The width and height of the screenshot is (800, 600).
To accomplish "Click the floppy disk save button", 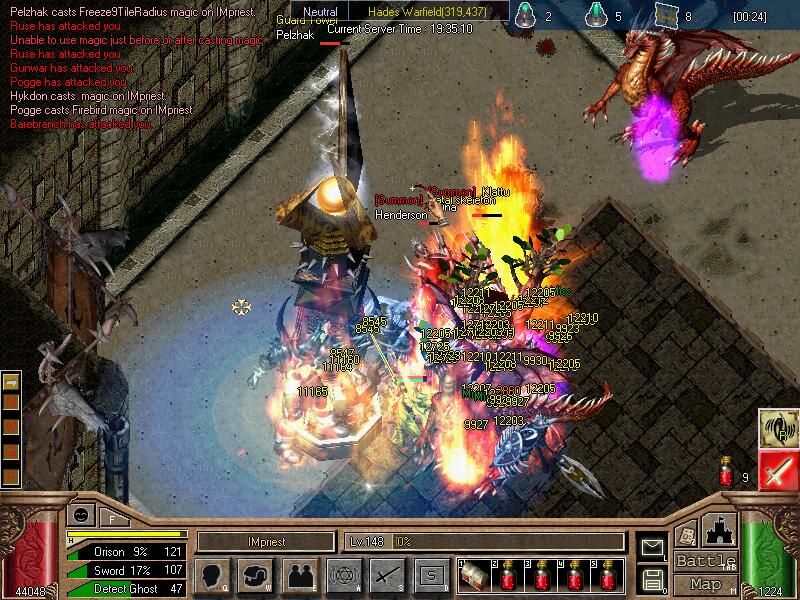I will (653, 578).
